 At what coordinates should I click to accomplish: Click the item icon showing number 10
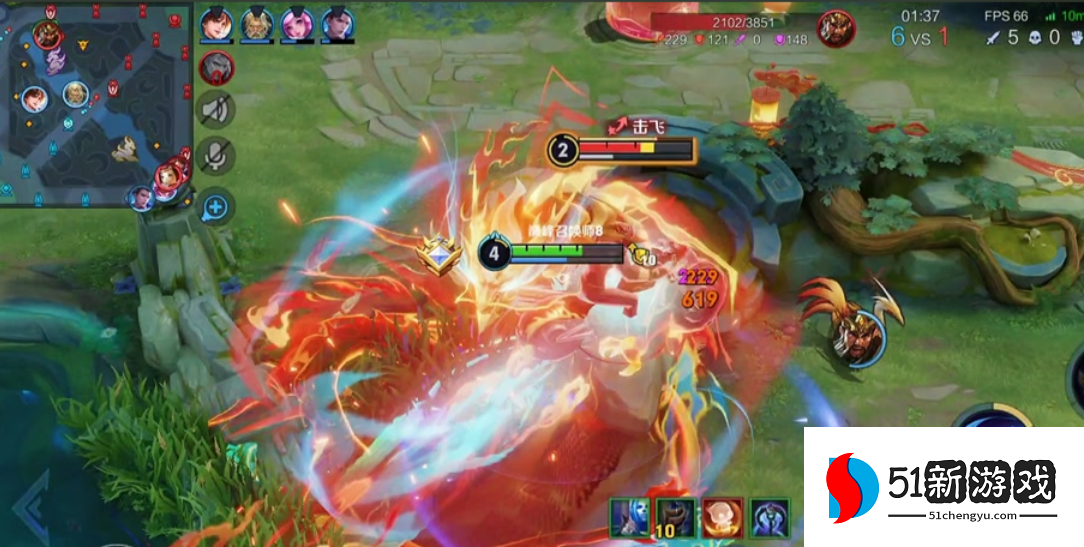(x=676, y=518)
